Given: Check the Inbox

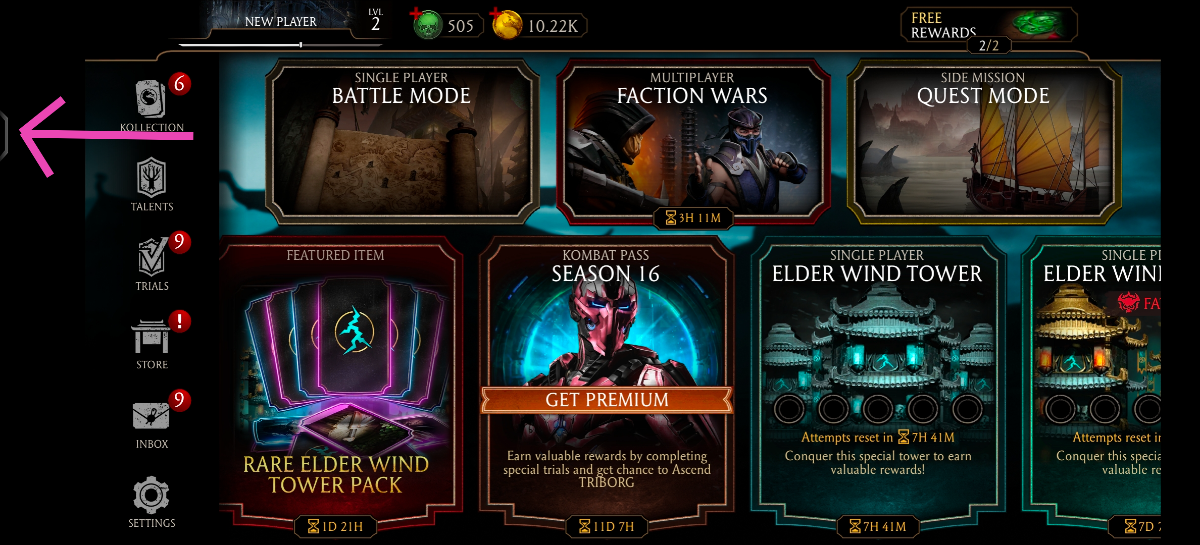Looking at the screenshot, I should [x=152, y=422].
